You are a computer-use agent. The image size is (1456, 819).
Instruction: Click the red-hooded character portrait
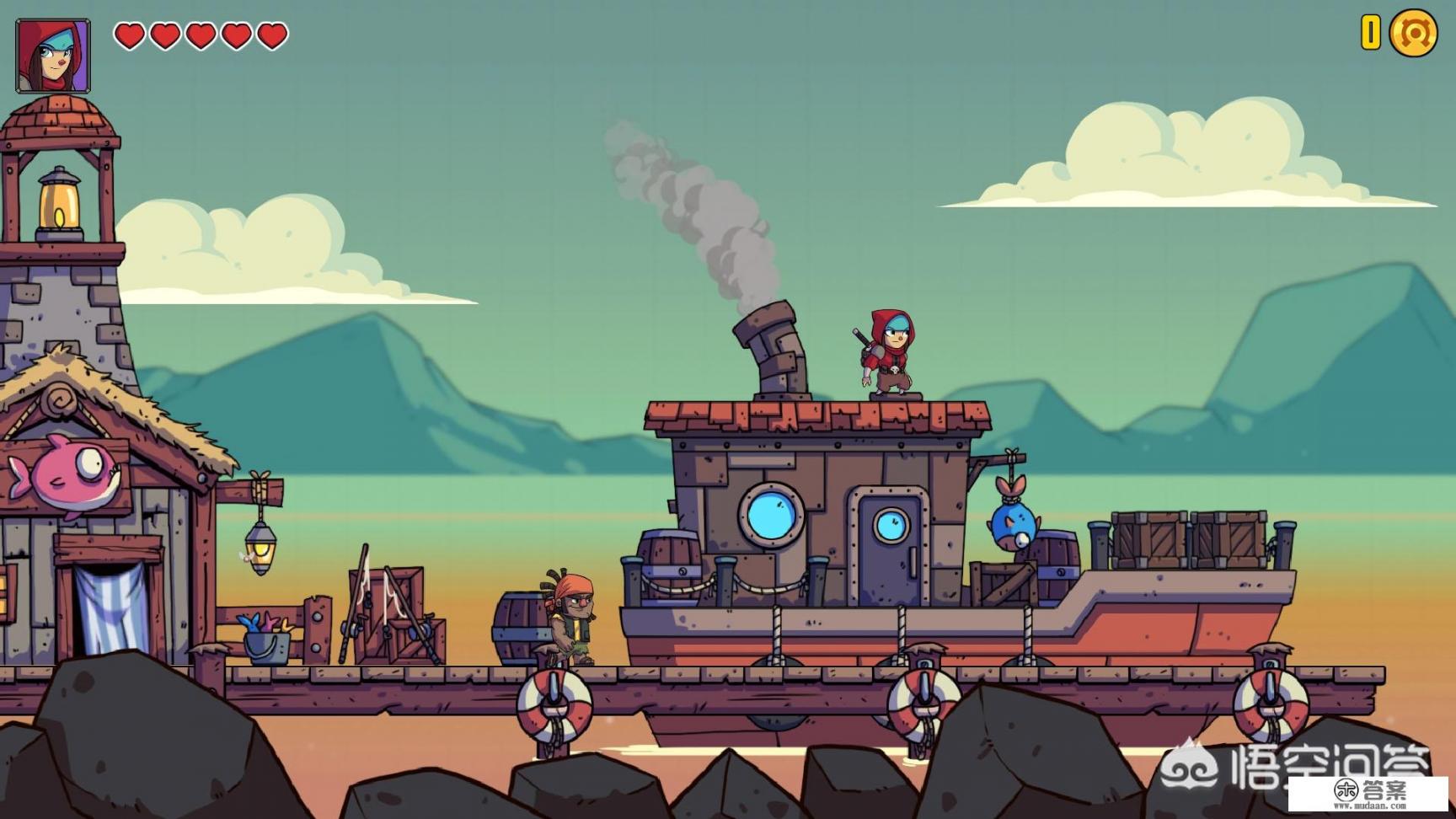tap(52, 56)
